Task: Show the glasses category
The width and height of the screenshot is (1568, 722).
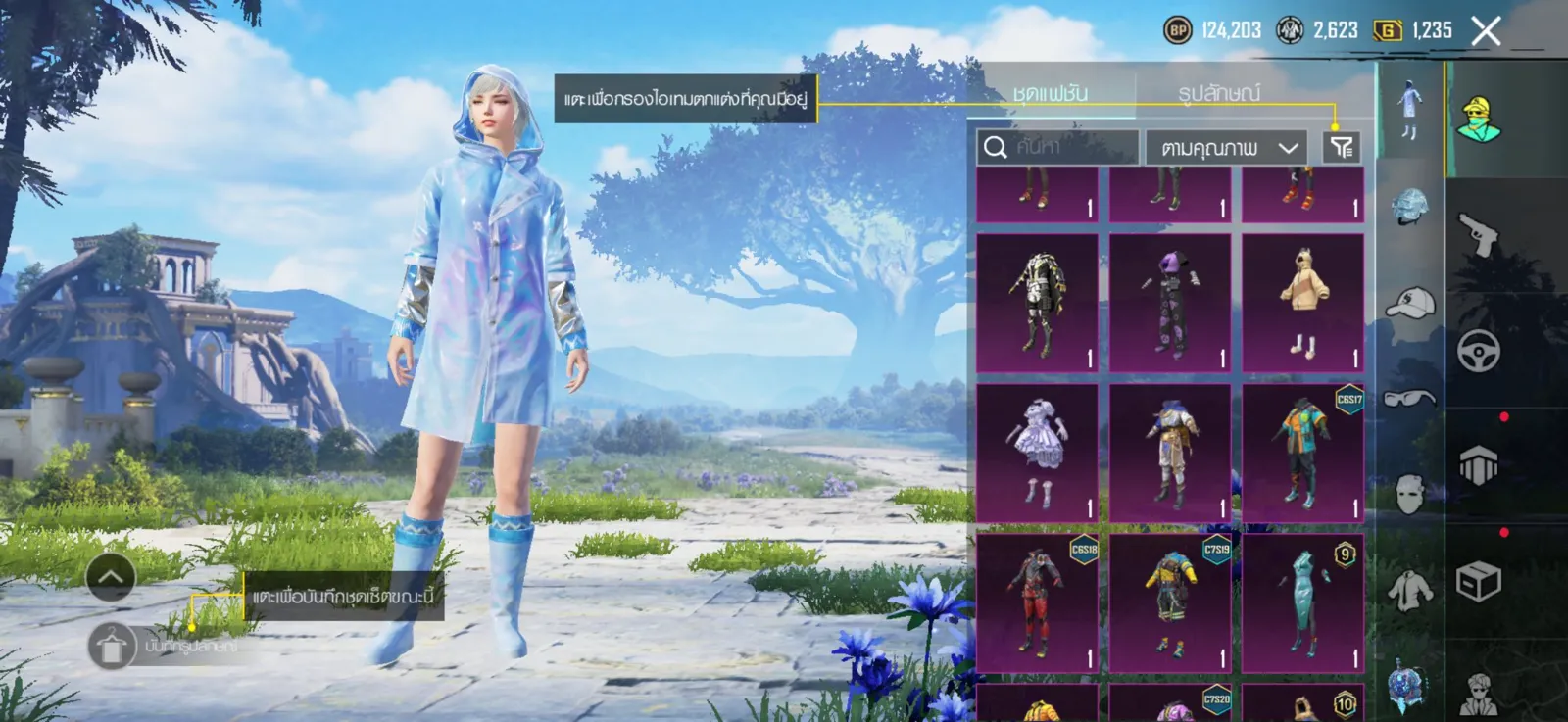Action: [1409, 398]
